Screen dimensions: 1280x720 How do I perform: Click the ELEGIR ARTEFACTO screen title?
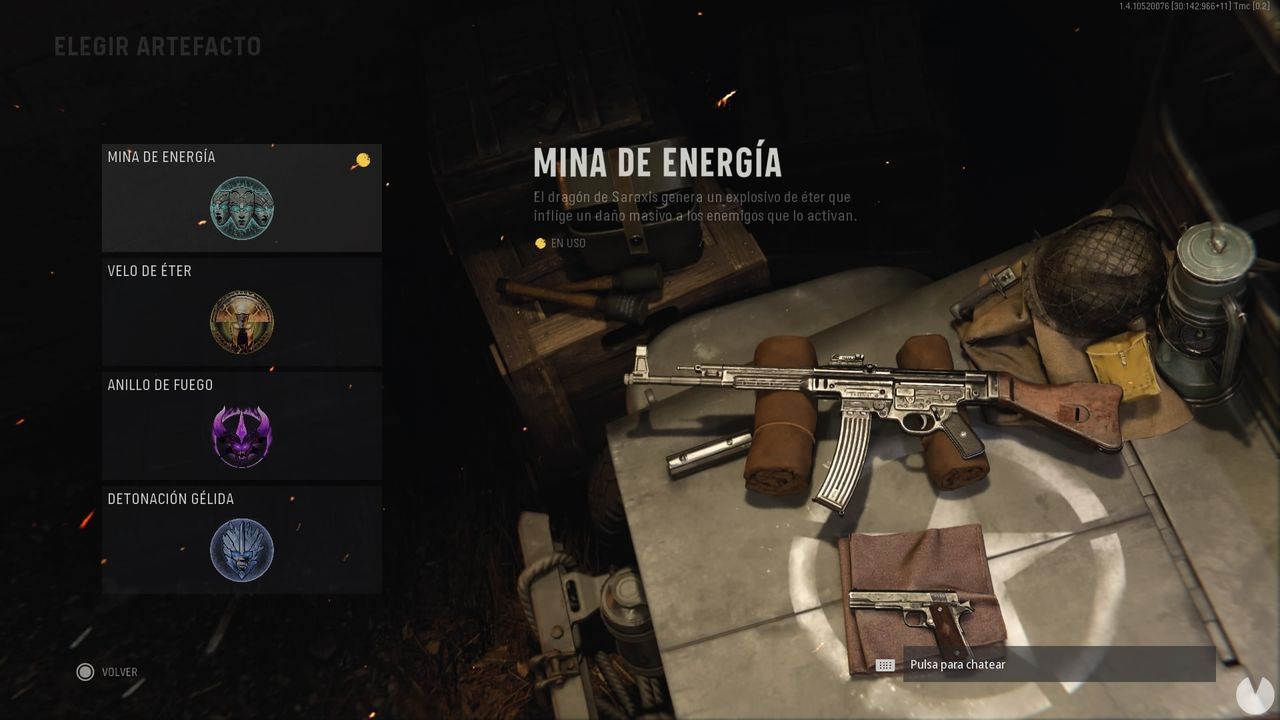click(157, 46)
